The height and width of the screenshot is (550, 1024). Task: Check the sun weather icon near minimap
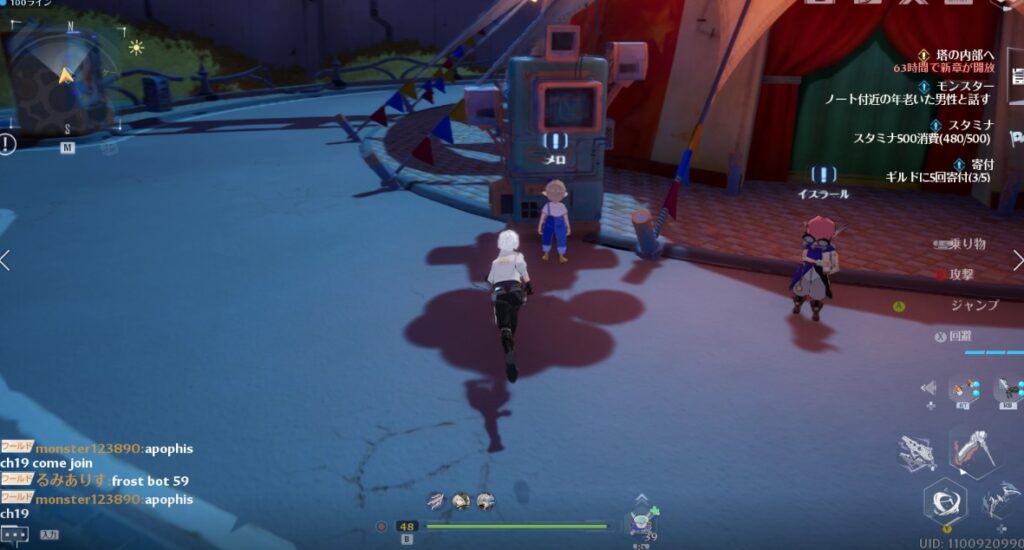tap(136, 47)
